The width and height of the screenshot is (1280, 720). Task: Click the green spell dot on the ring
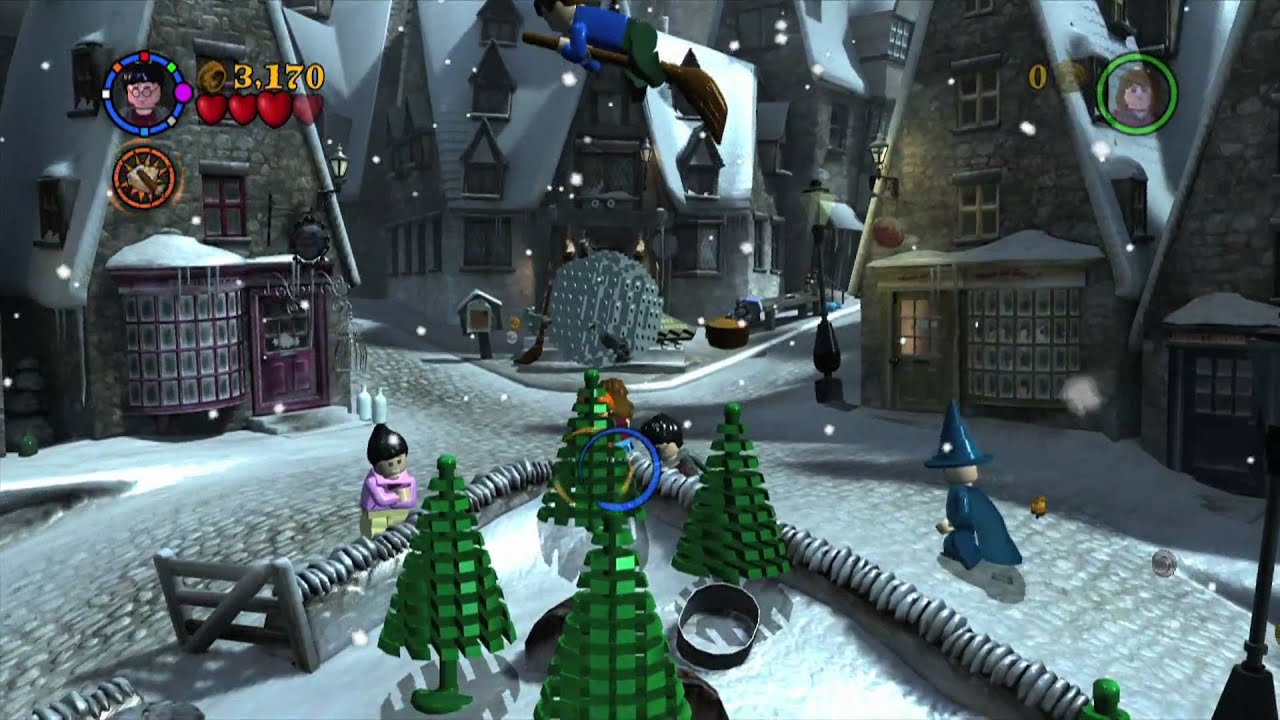coord(172,67)
